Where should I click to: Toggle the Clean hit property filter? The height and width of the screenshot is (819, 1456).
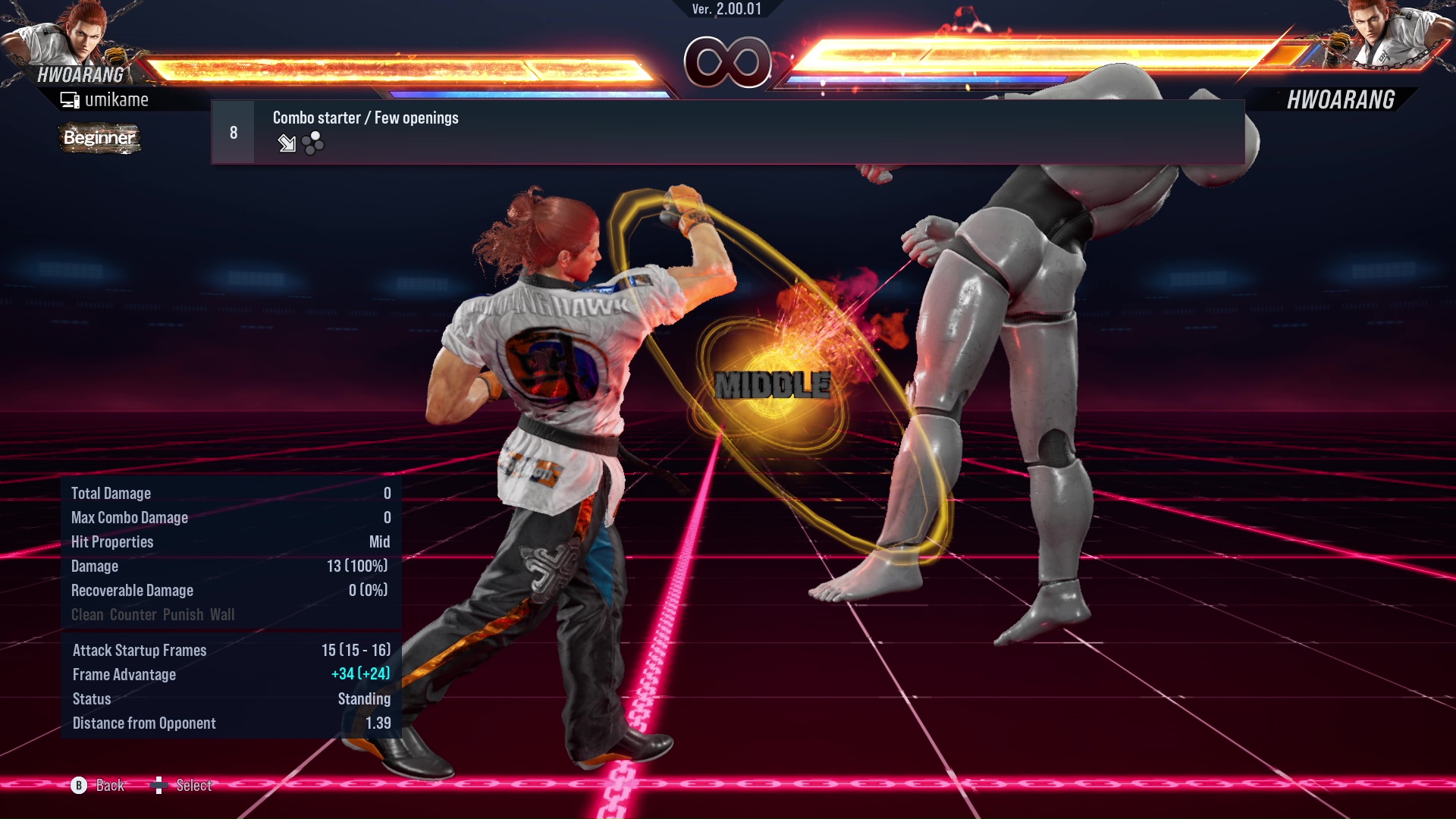86,614
